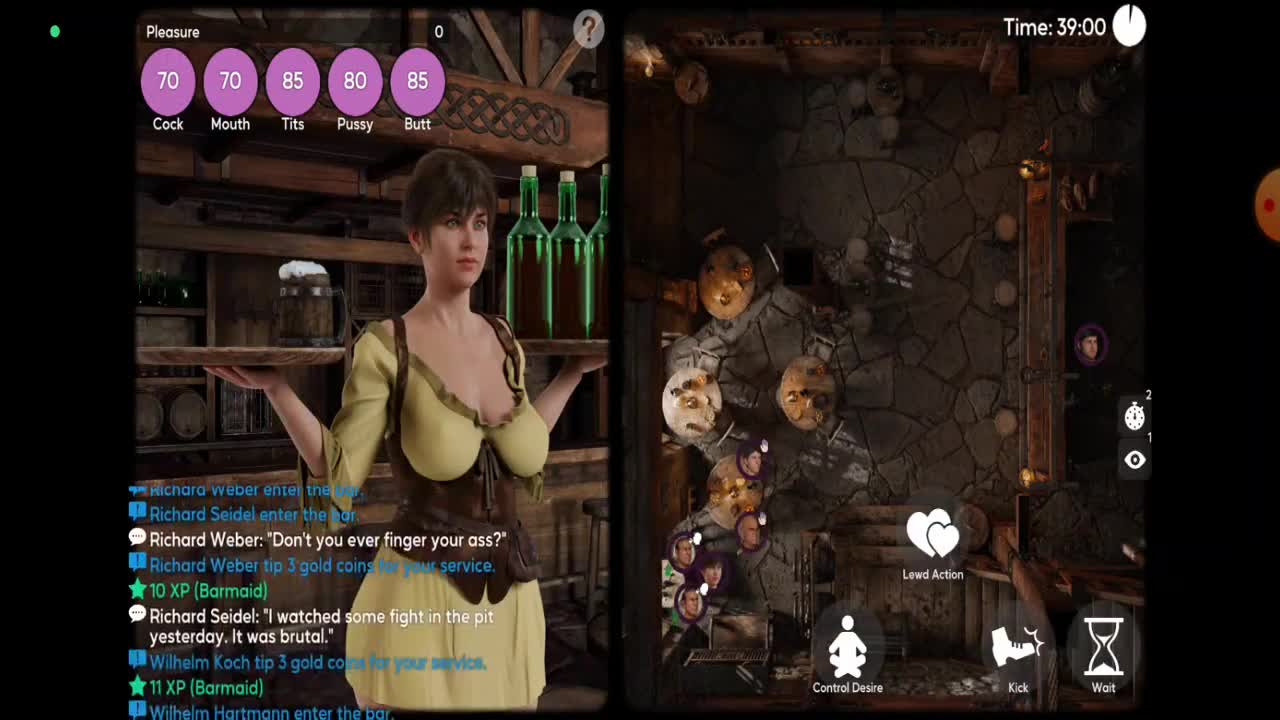Viewport: 1280px width, 720px height.
Task: Toggle the eye visibility icon
Action: (1134, 460)
